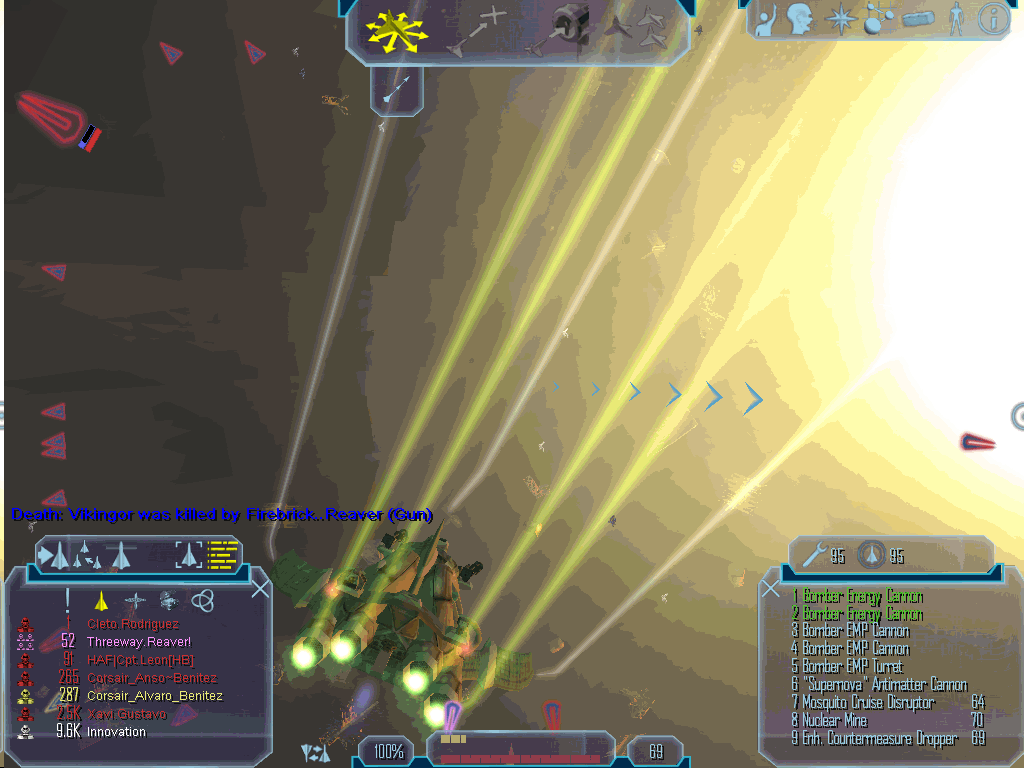Show the standing-figure reputation icon
The width and height of the screenshot is (1024, 768).
(957, 20)
